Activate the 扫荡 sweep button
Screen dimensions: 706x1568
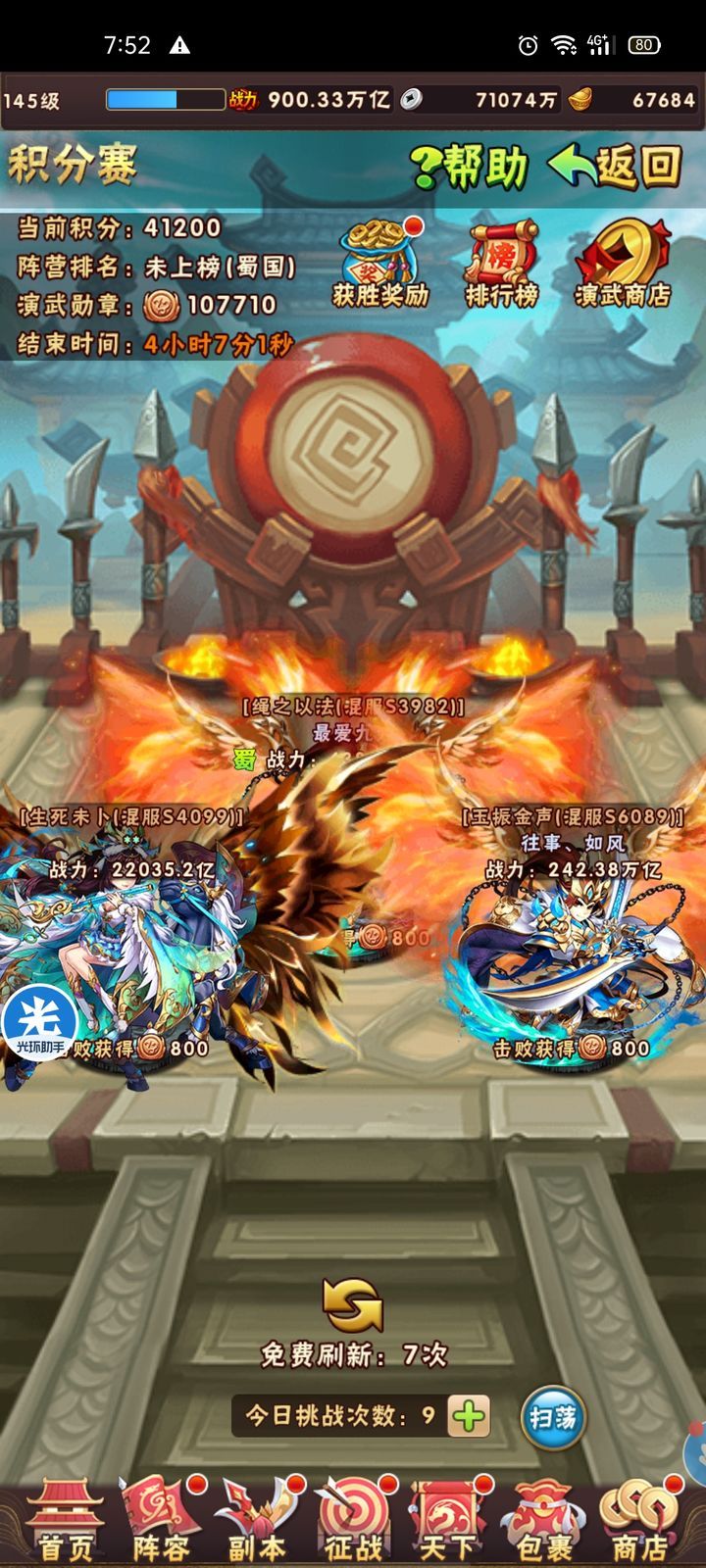click(x=553, y=1417)
